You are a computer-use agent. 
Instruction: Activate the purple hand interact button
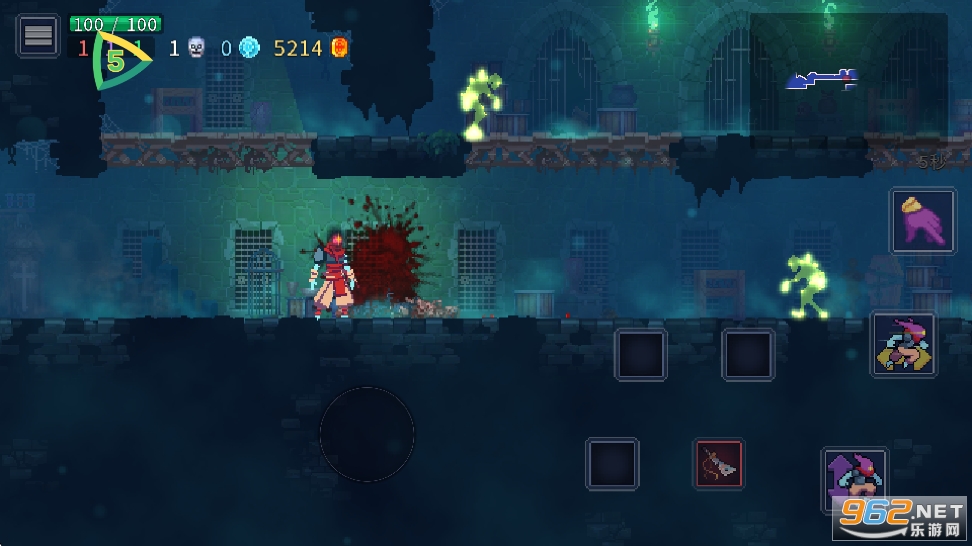[923, 221]
